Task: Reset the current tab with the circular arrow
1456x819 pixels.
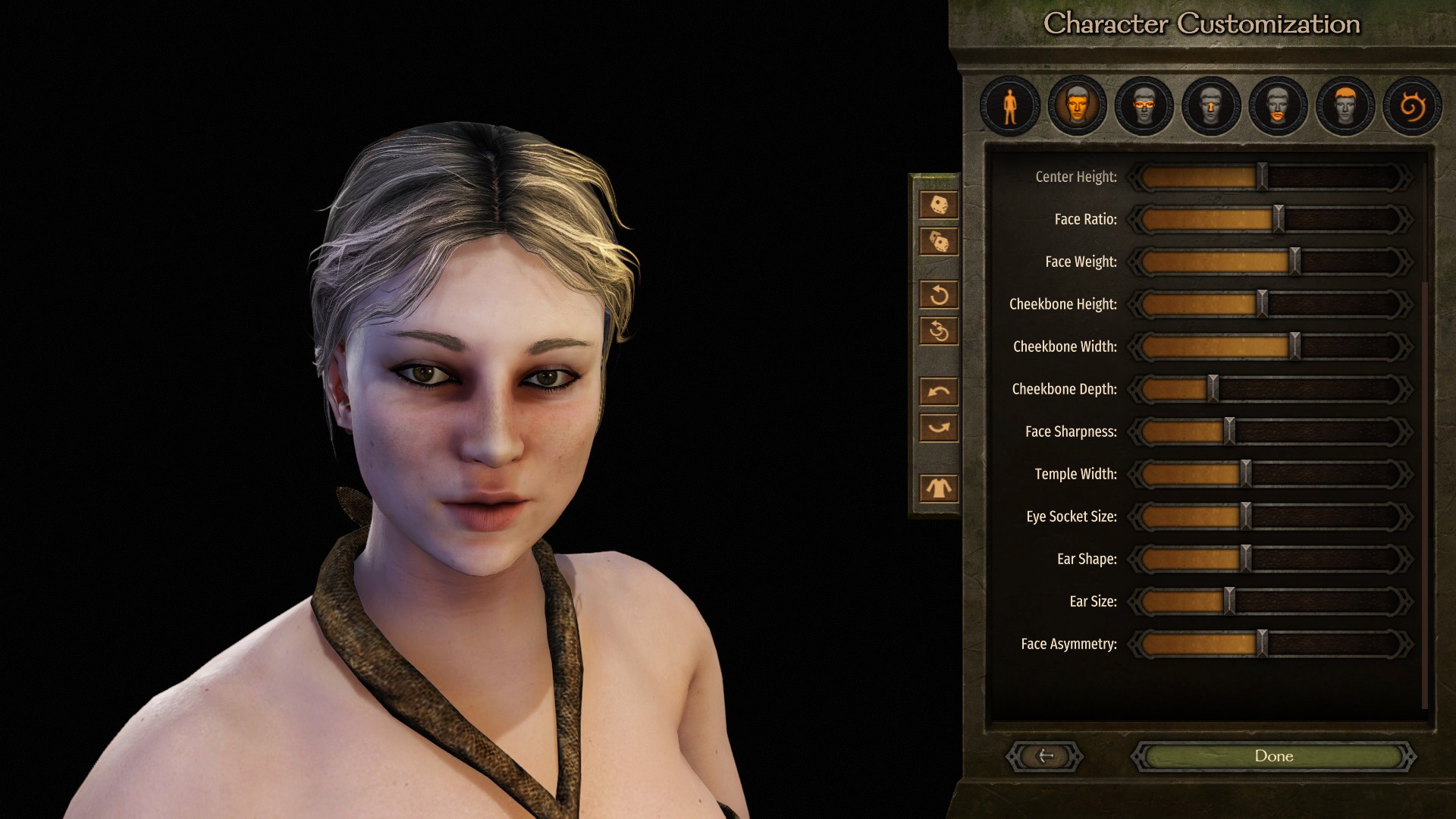Action: pos(939,294)
